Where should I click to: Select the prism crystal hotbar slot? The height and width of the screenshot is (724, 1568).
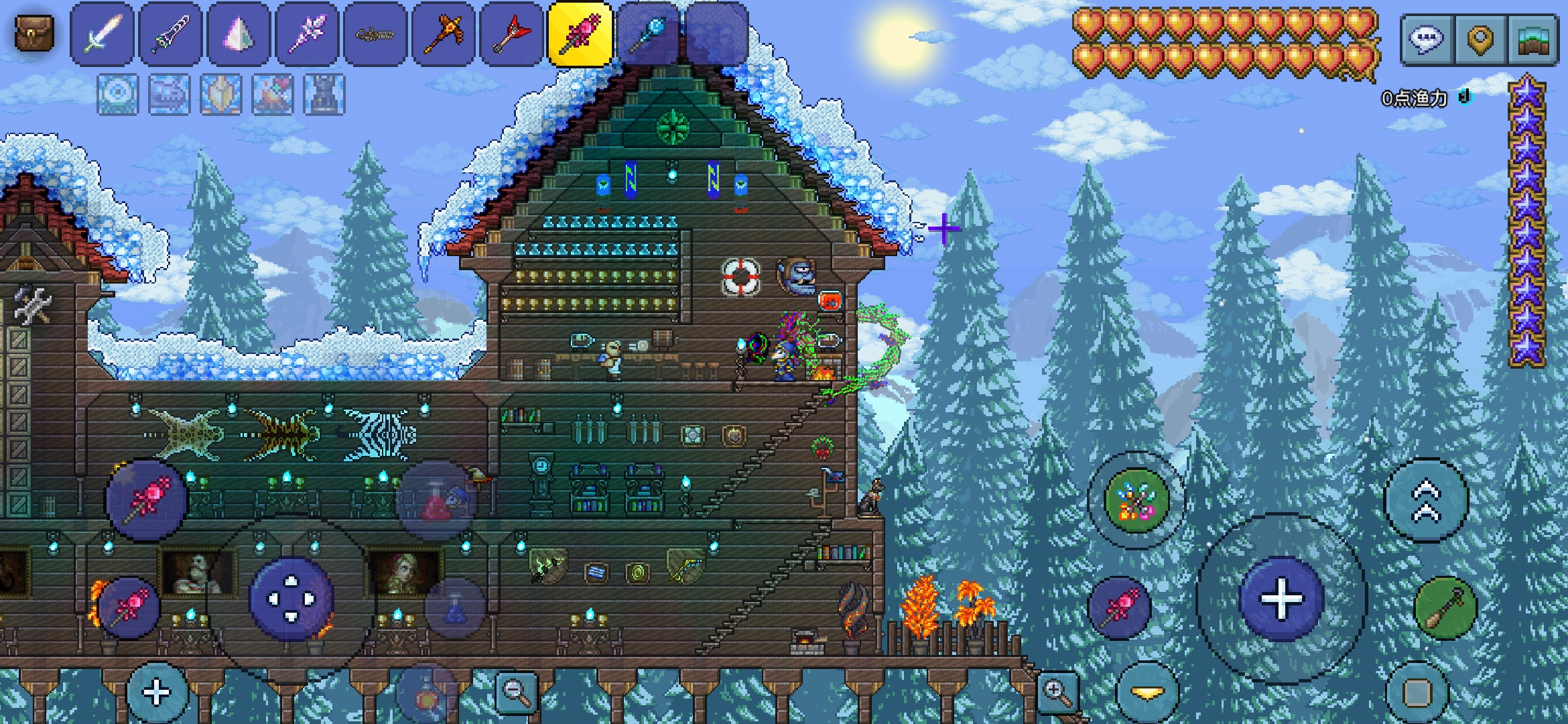pos(239,34)
